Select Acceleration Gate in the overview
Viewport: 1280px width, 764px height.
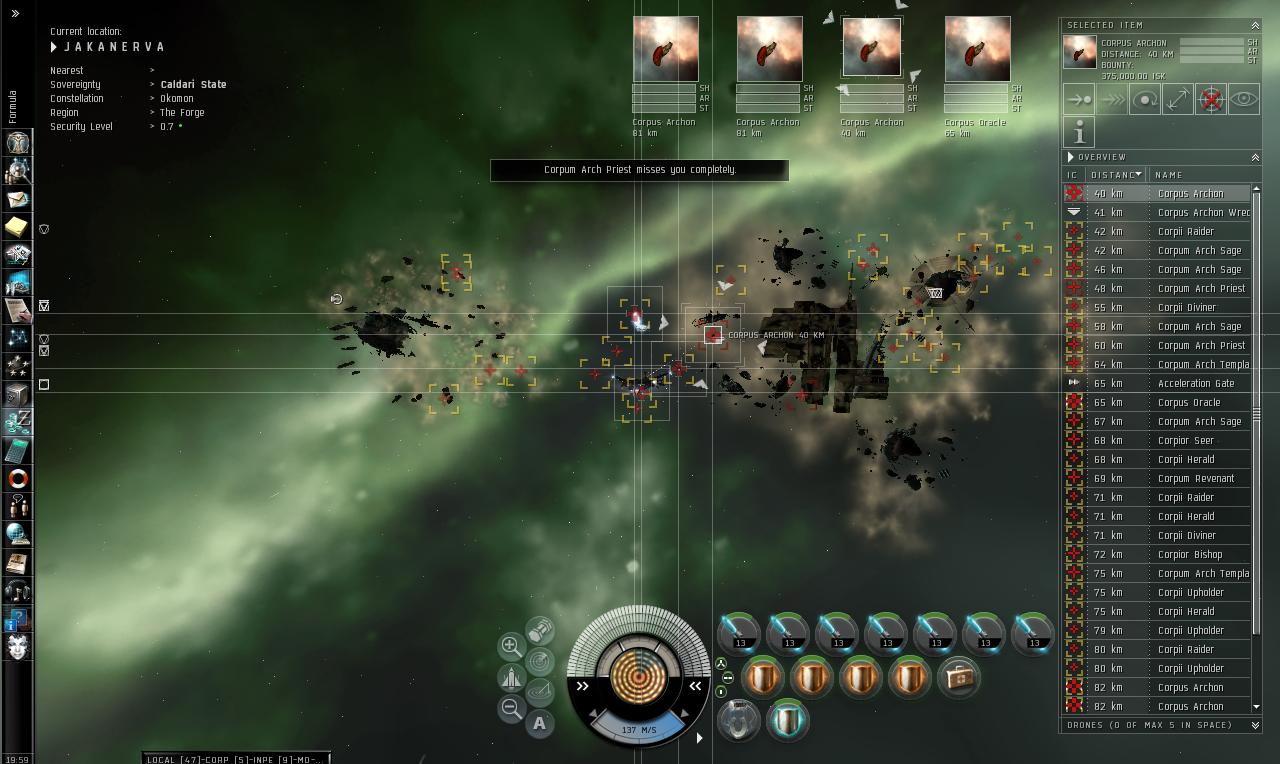coord(1196,383)
